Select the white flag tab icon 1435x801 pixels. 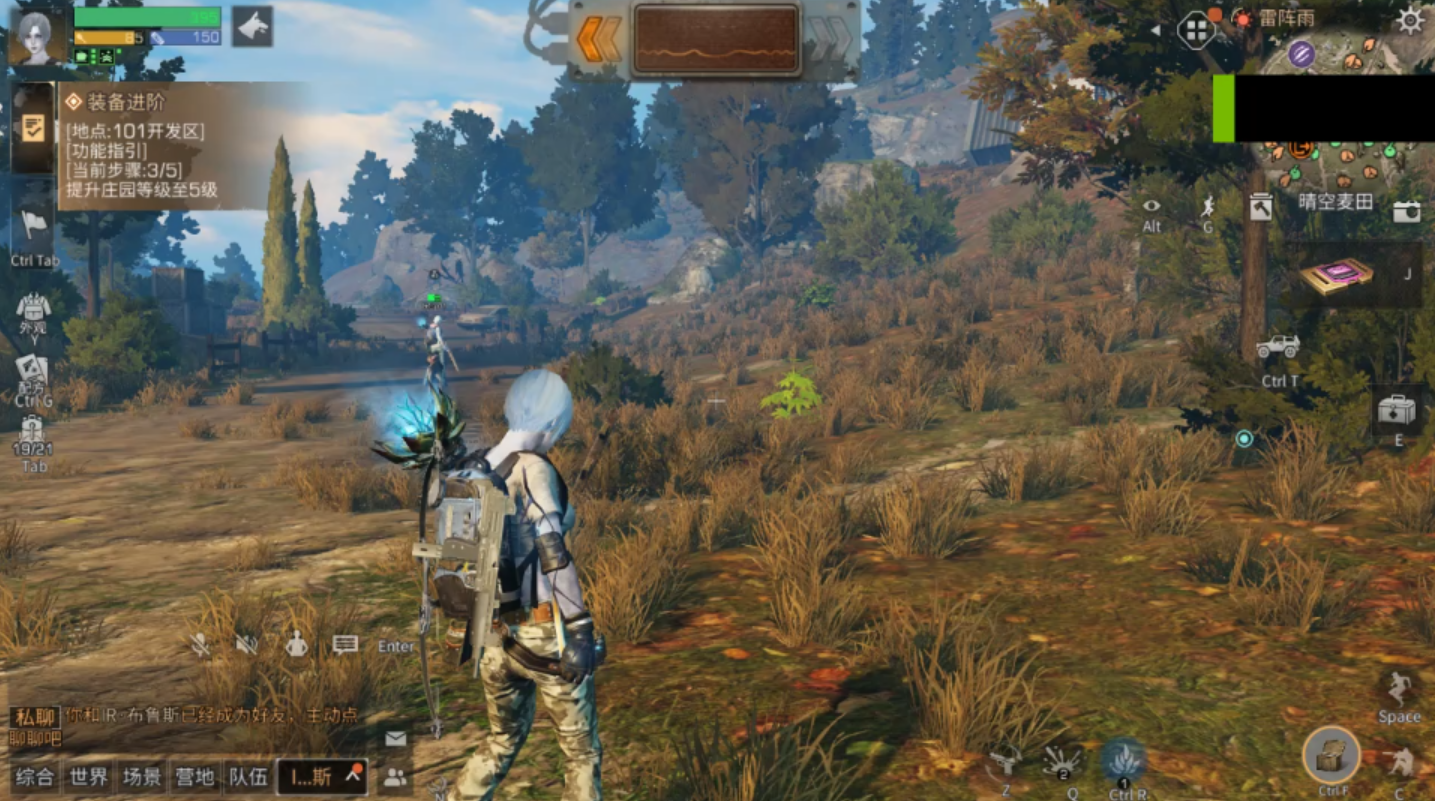click(x=34, y=225)
